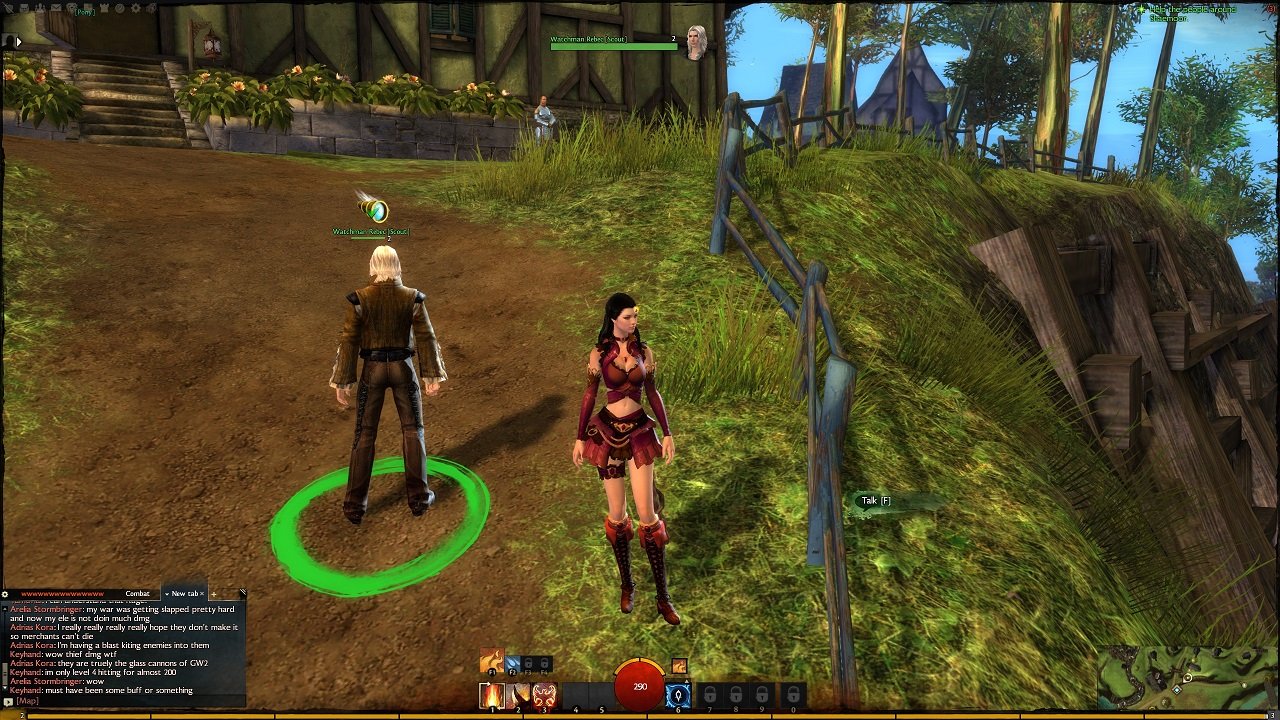Click the health orb showing 290
This screenshot has height=720, width=1280.
coord(640,687)
